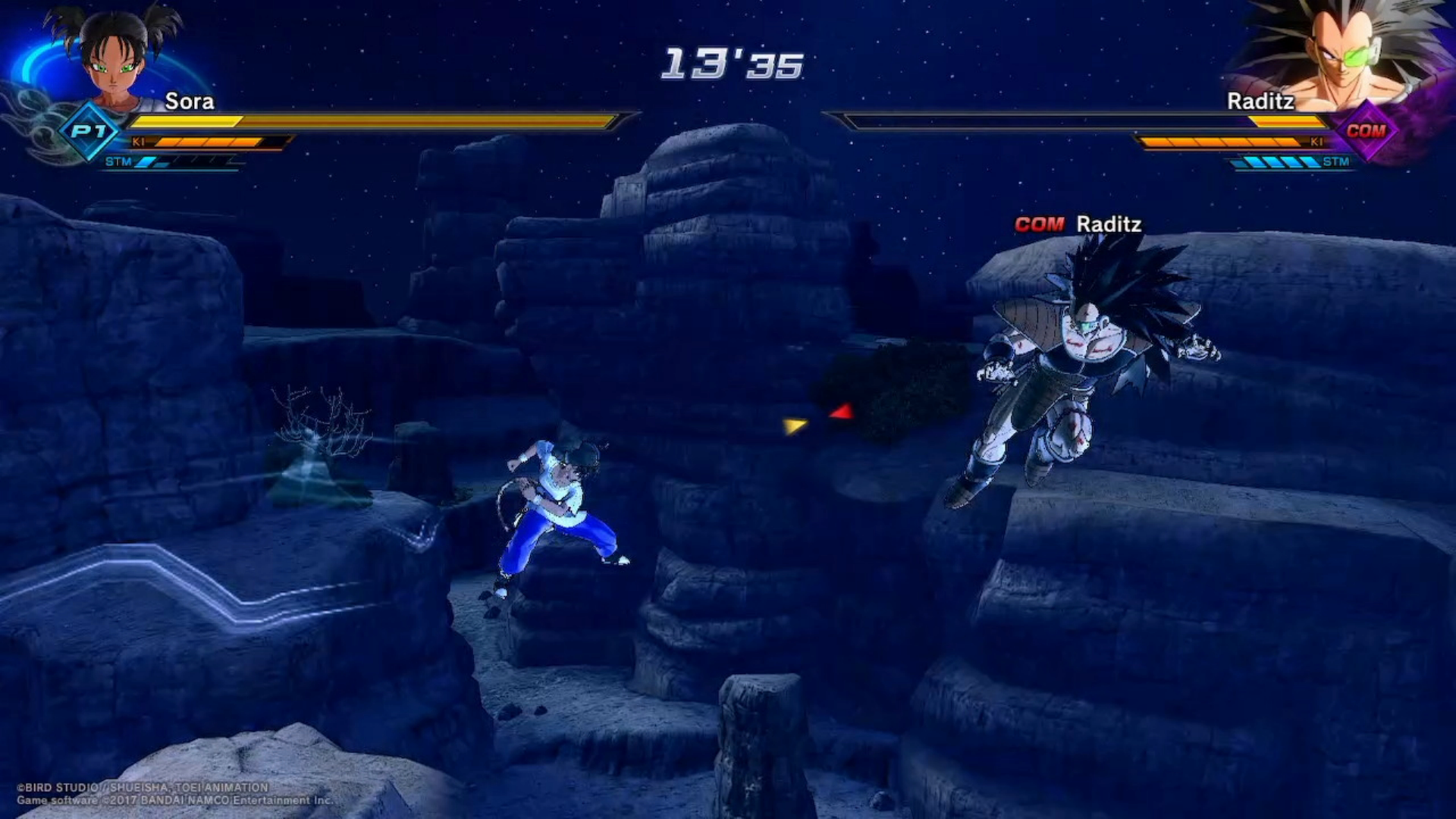This screenshot has height=819, width=1456.
Task: Select Raditz's opponent portrait
Action: click(1342, 53)
